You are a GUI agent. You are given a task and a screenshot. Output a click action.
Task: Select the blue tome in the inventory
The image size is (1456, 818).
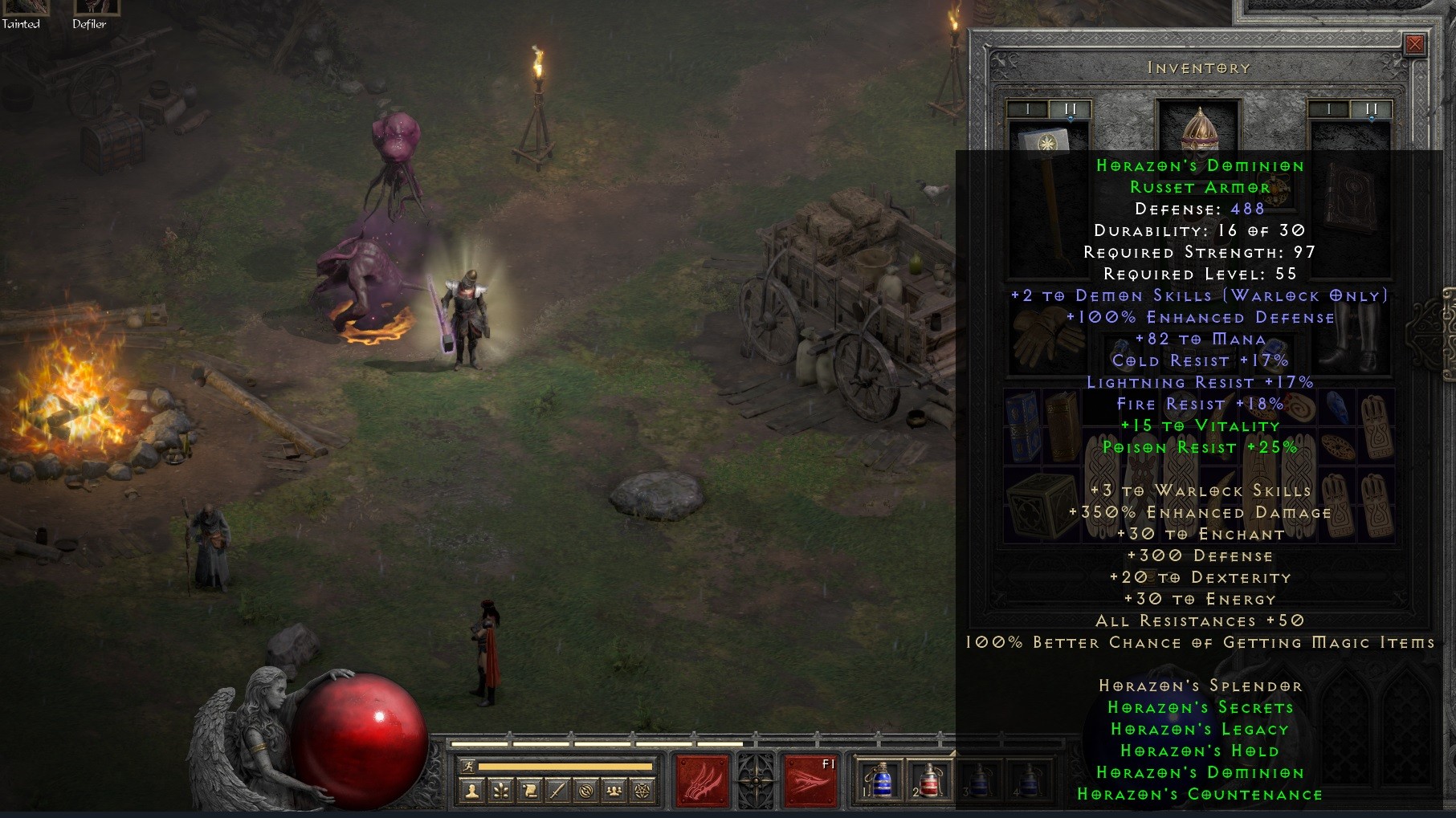click(1022, 426)
